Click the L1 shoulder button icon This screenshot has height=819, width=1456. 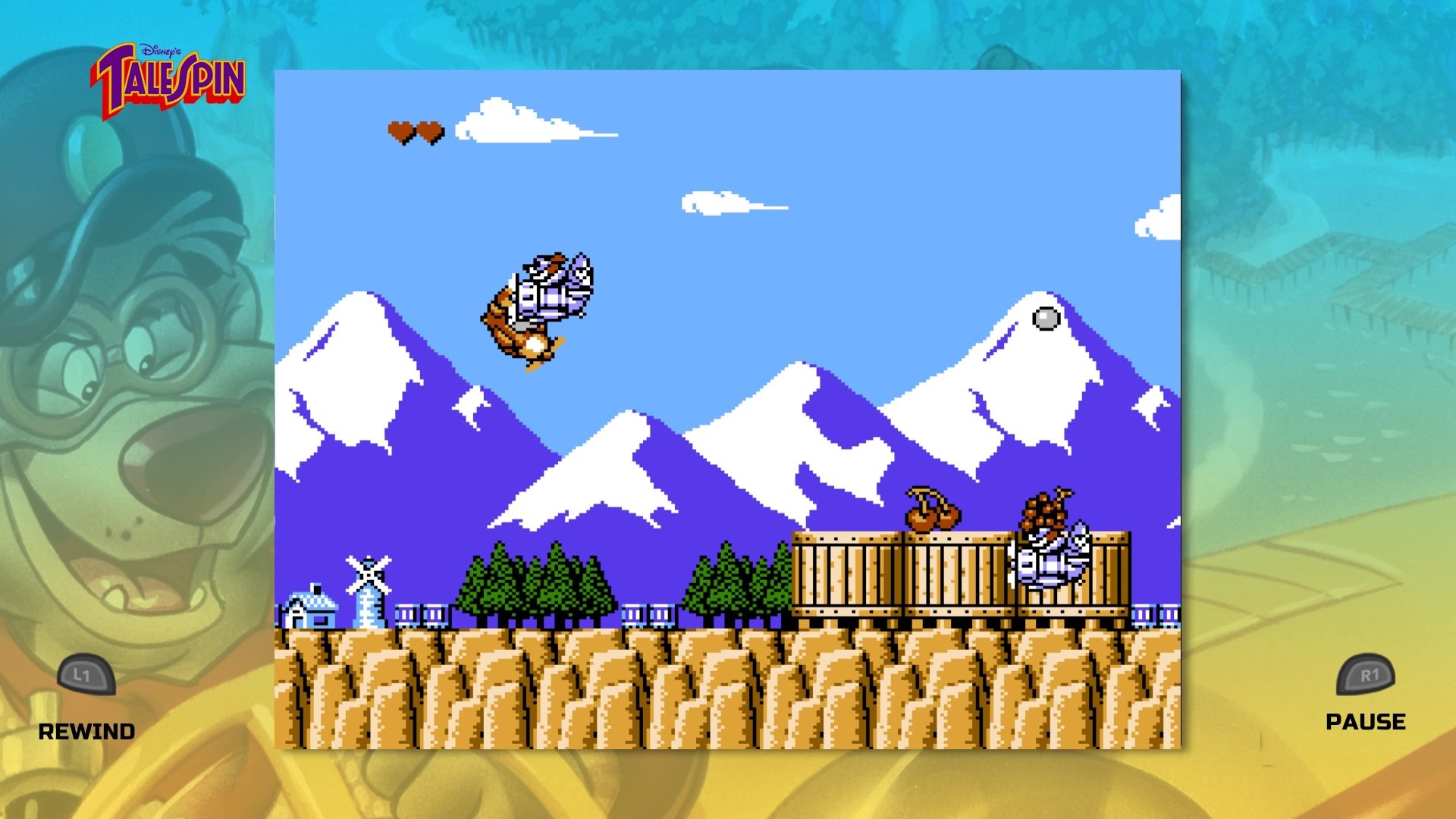(x=86, y=676)
